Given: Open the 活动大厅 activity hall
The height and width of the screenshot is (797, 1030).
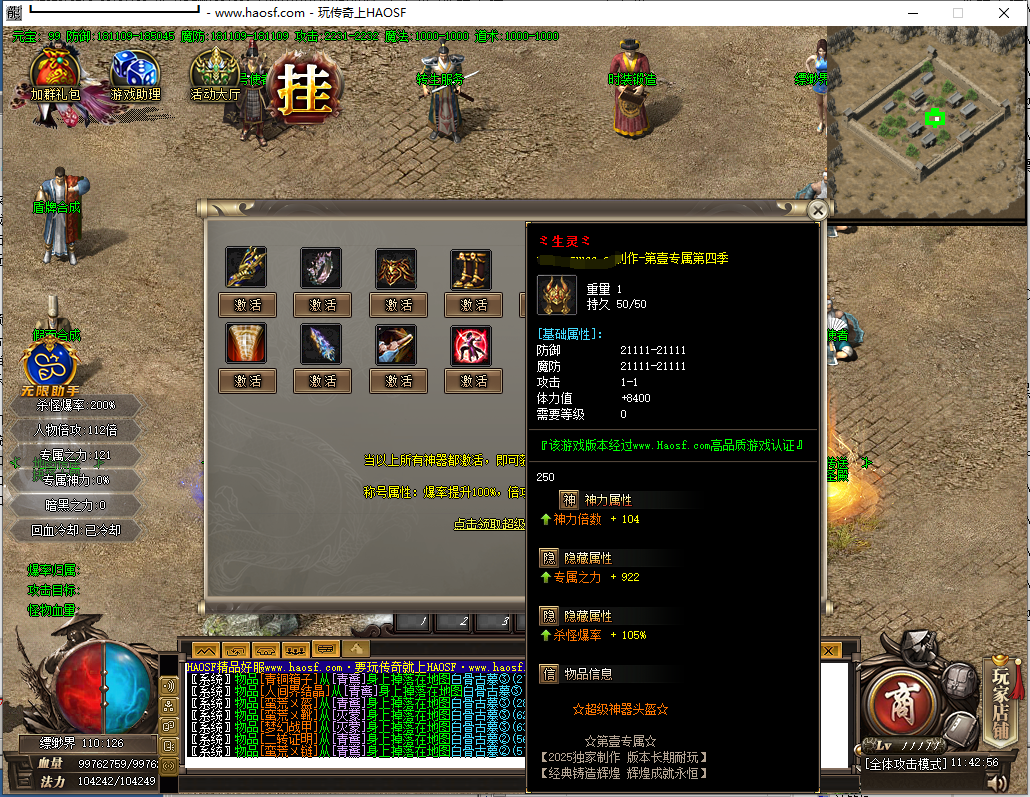Looking at the screenshot, I should [214, 74].
